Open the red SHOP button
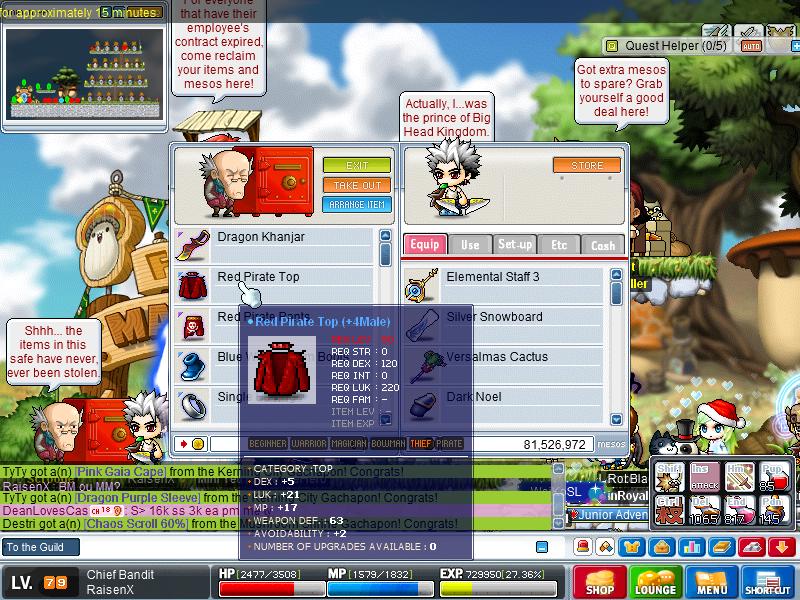800x600 pixels. click(x=599, y=583)
